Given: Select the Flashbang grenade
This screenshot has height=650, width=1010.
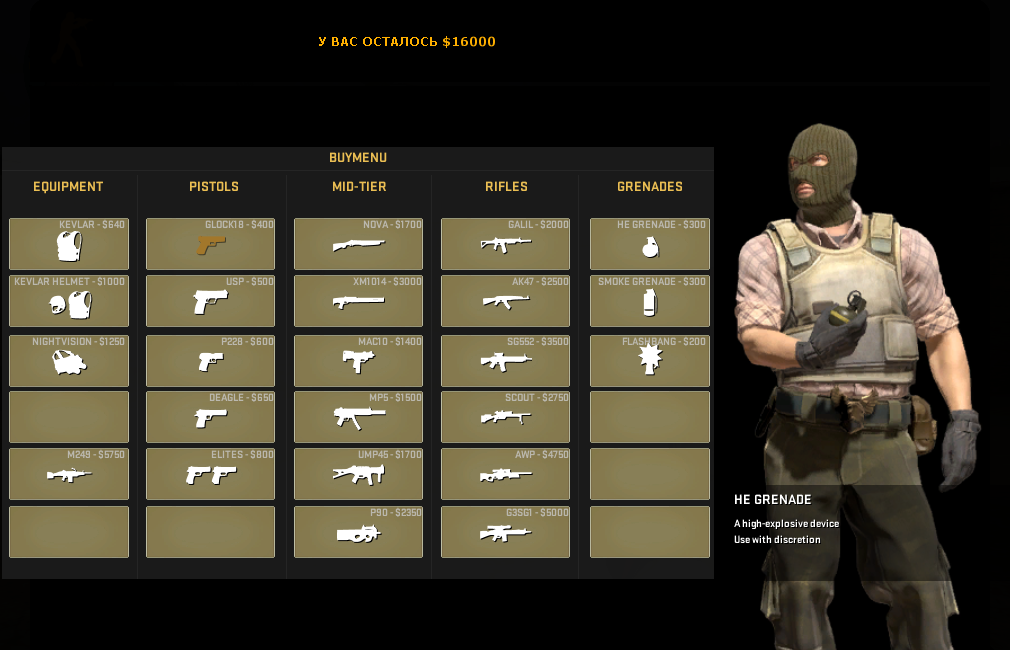Looking at the screenshot, I should point(650,361).
